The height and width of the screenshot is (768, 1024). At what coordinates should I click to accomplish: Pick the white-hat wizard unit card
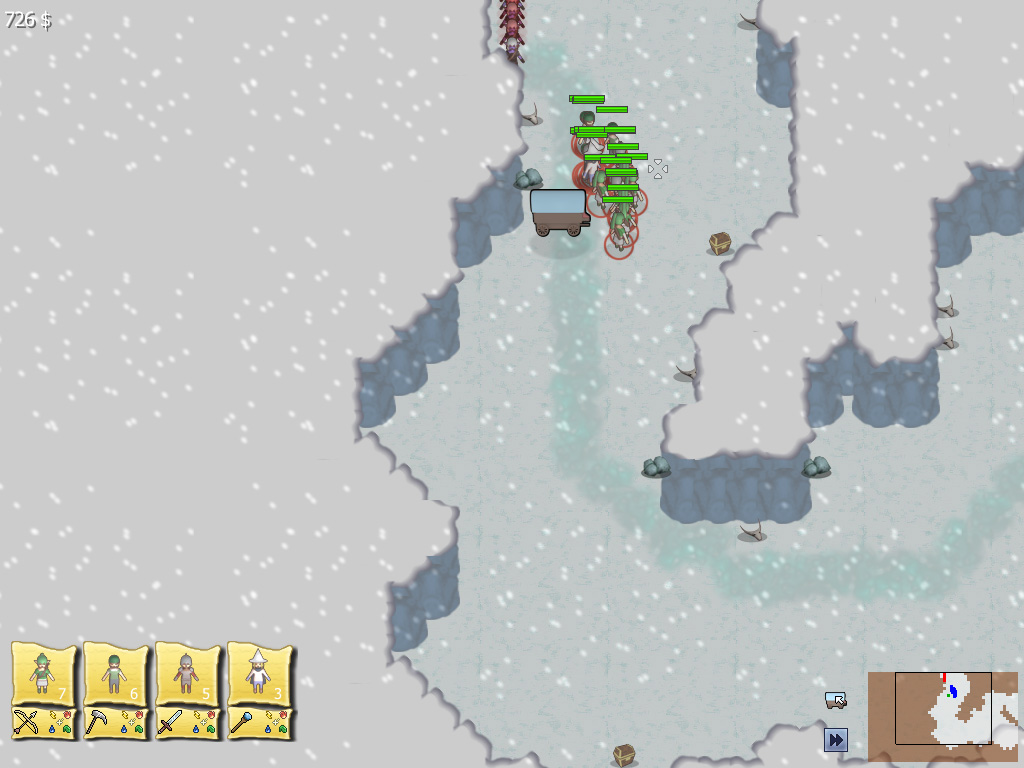click(259, 674)
